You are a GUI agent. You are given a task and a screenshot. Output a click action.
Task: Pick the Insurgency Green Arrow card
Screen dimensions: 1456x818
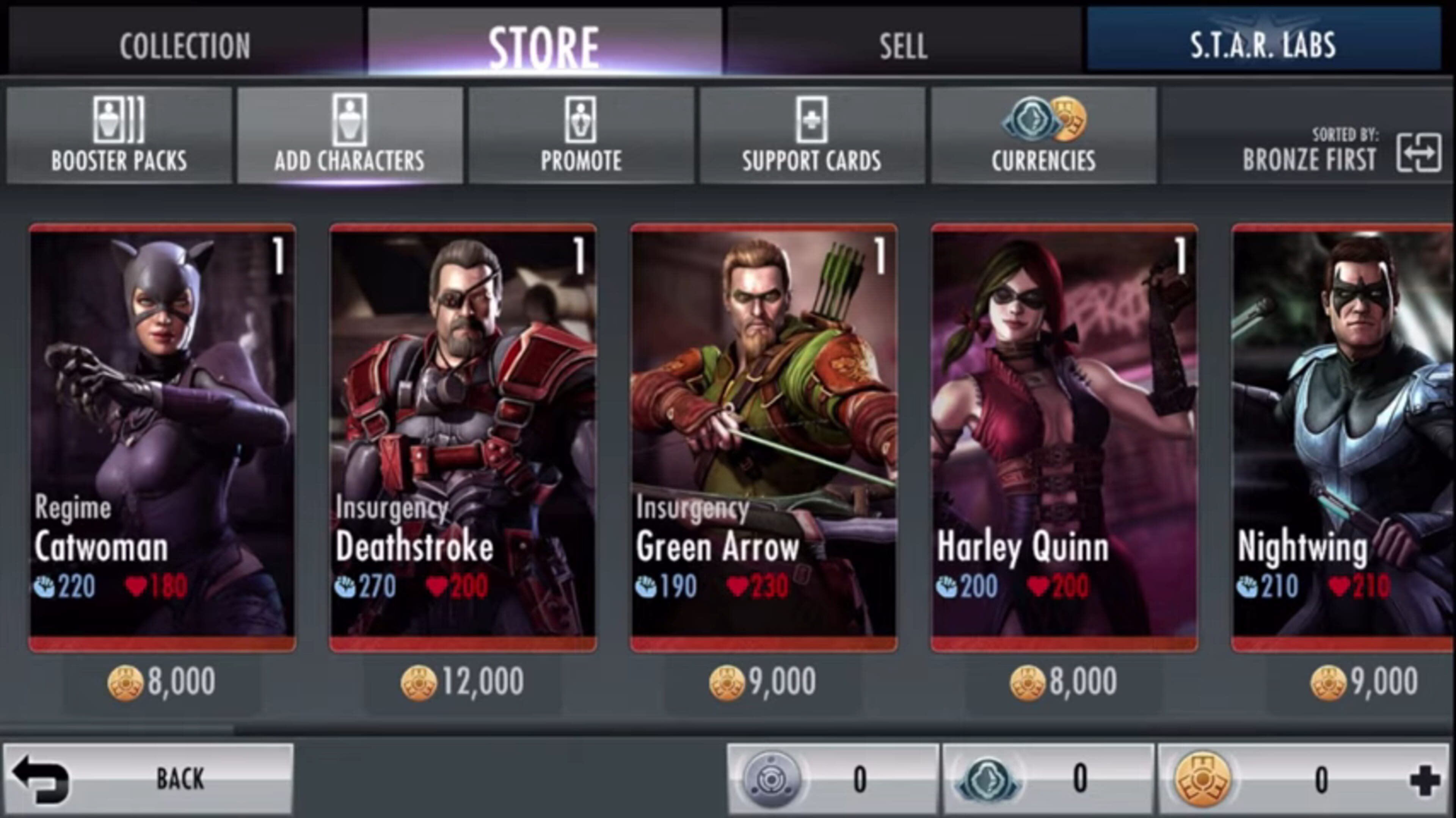[x=764, y=435]
